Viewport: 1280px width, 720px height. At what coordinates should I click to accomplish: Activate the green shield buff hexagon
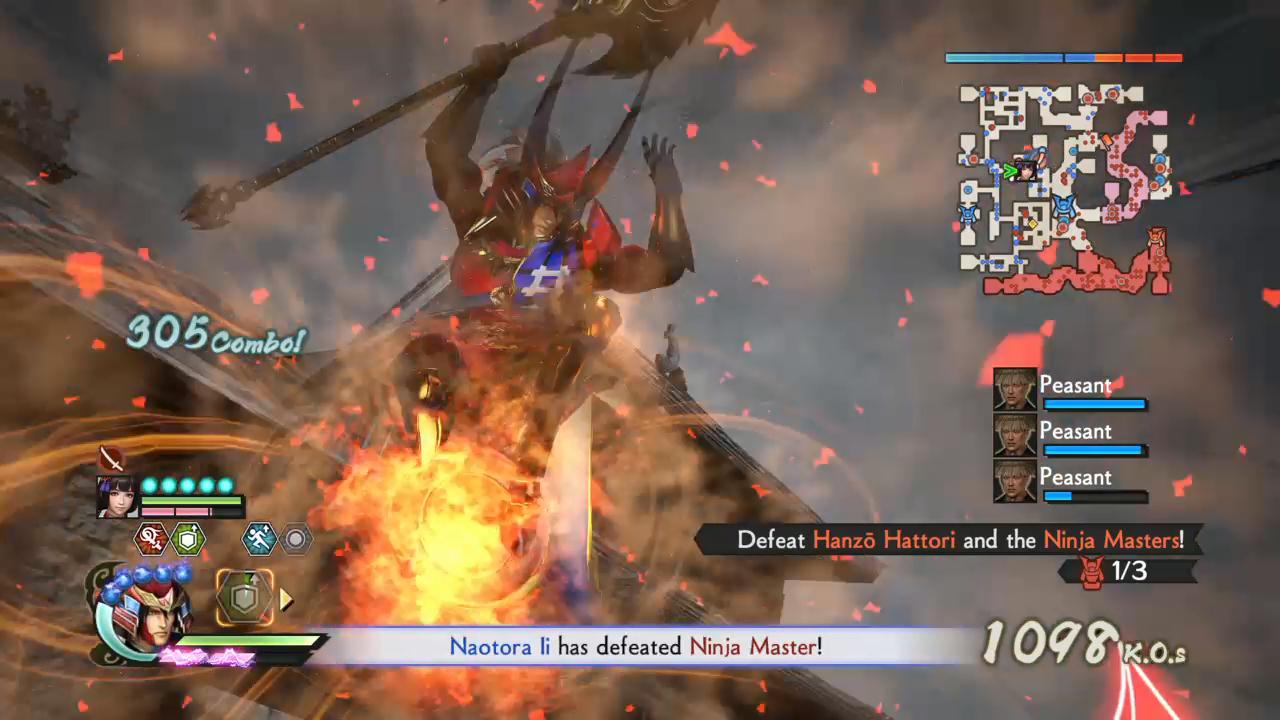click(x=188, y=540)
